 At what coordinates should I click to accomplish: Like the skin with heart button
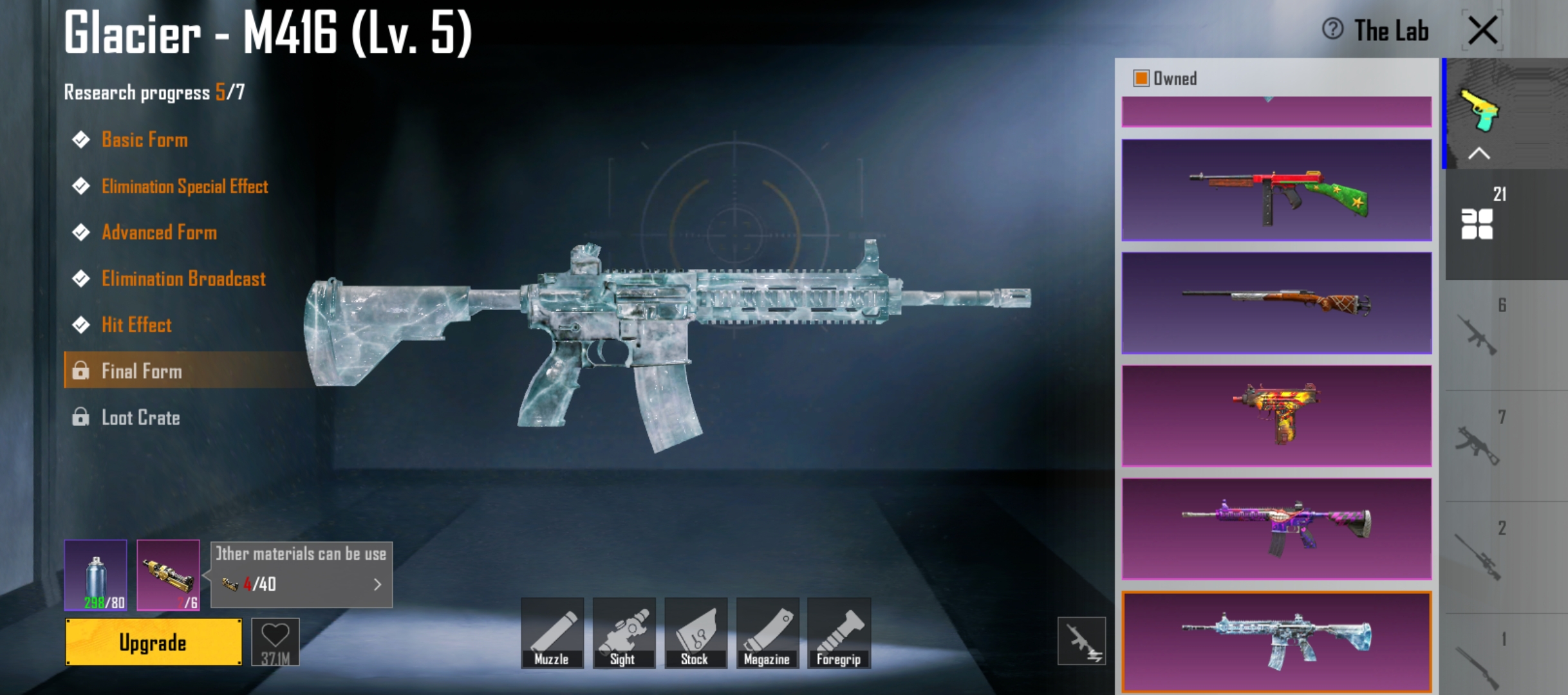275,641
